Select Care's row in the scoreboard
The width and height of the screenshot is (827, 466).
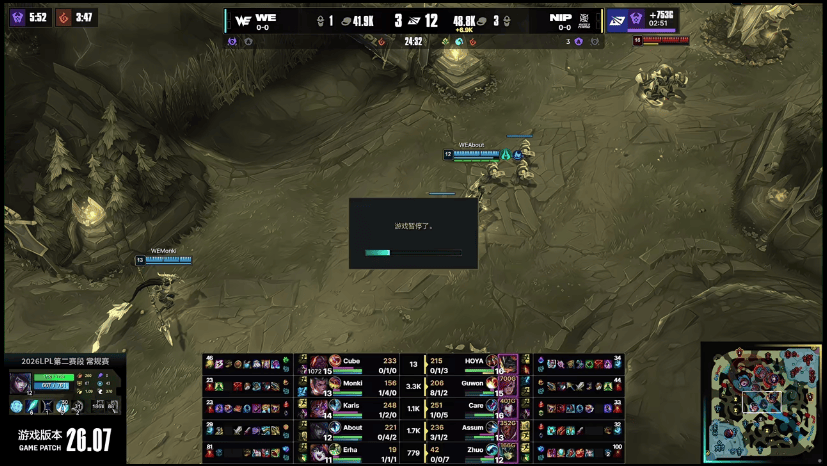pos(472,407)
